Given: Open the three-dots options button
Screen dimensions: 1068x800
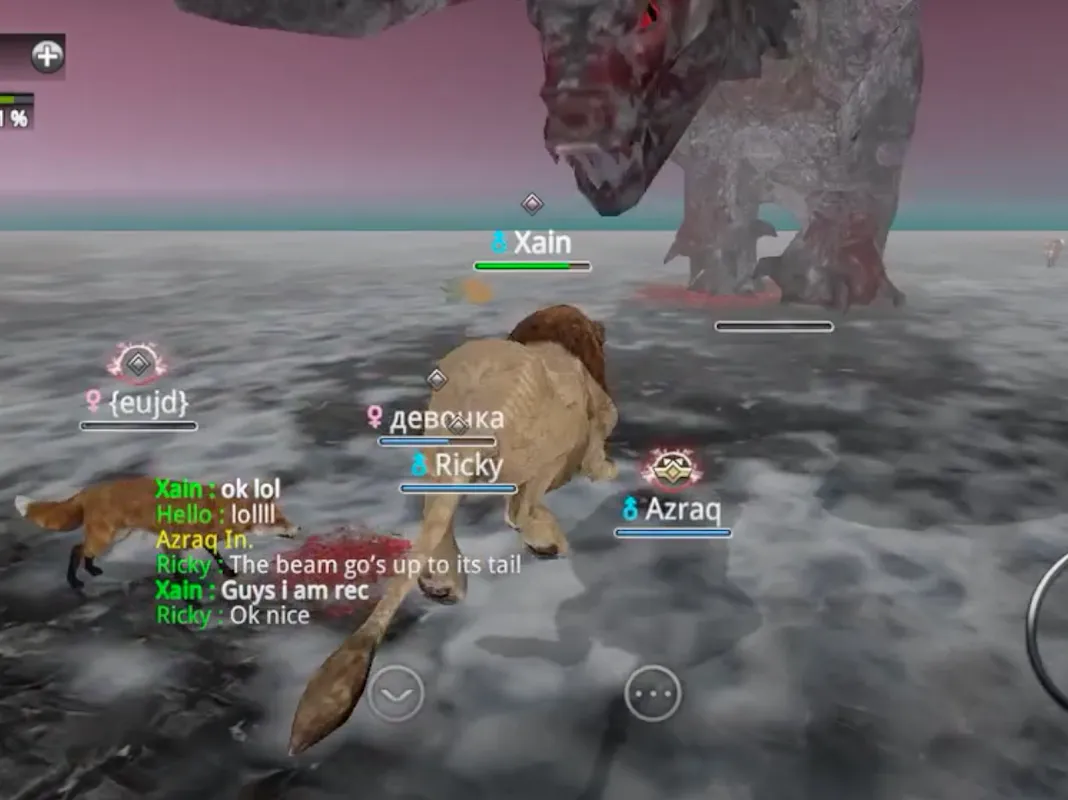Looking at the screenshot, I should pyautogui.click(x=653, y=693).
